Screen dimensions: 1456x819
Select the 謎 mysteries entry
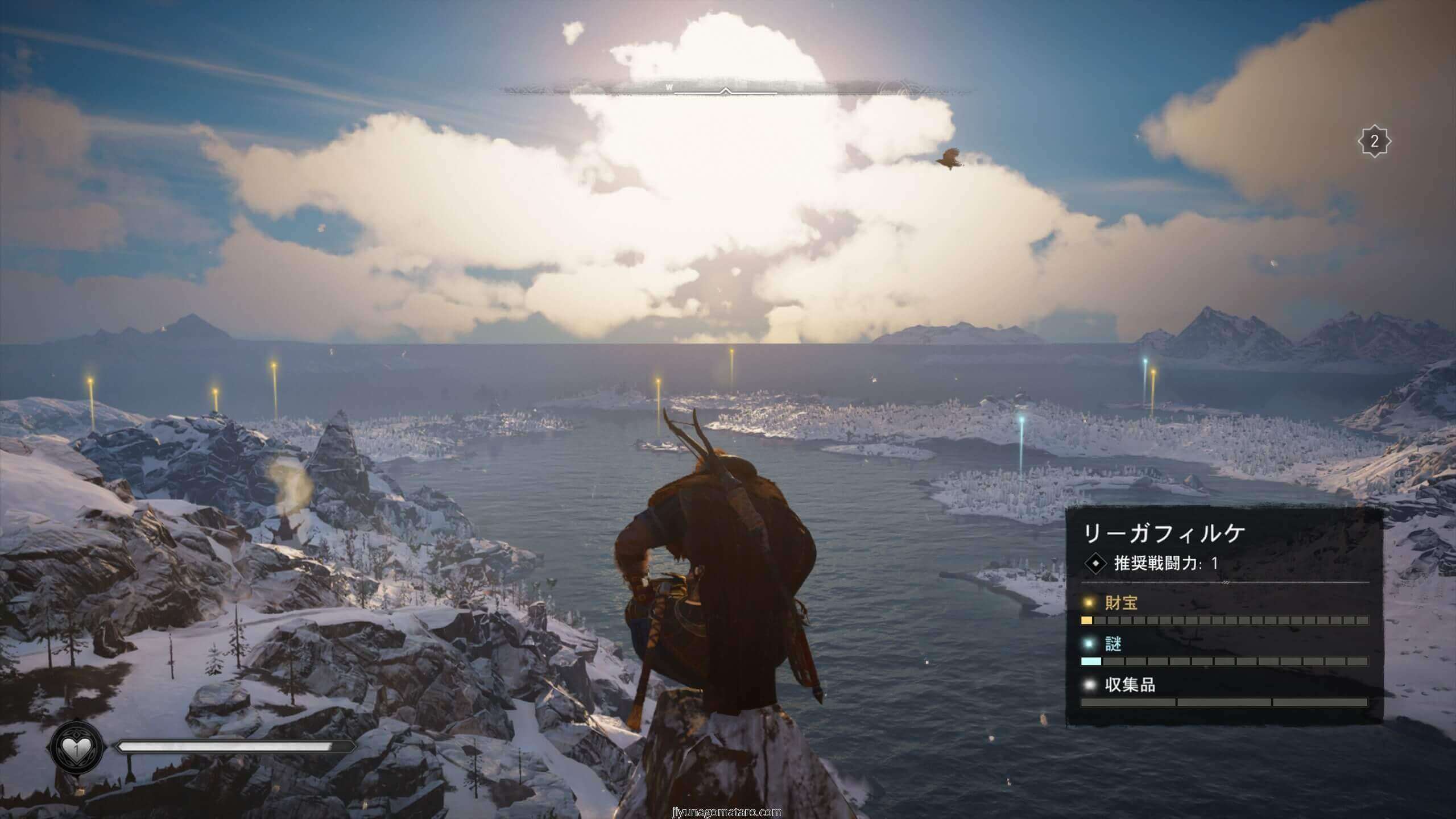click(1113, 644)
